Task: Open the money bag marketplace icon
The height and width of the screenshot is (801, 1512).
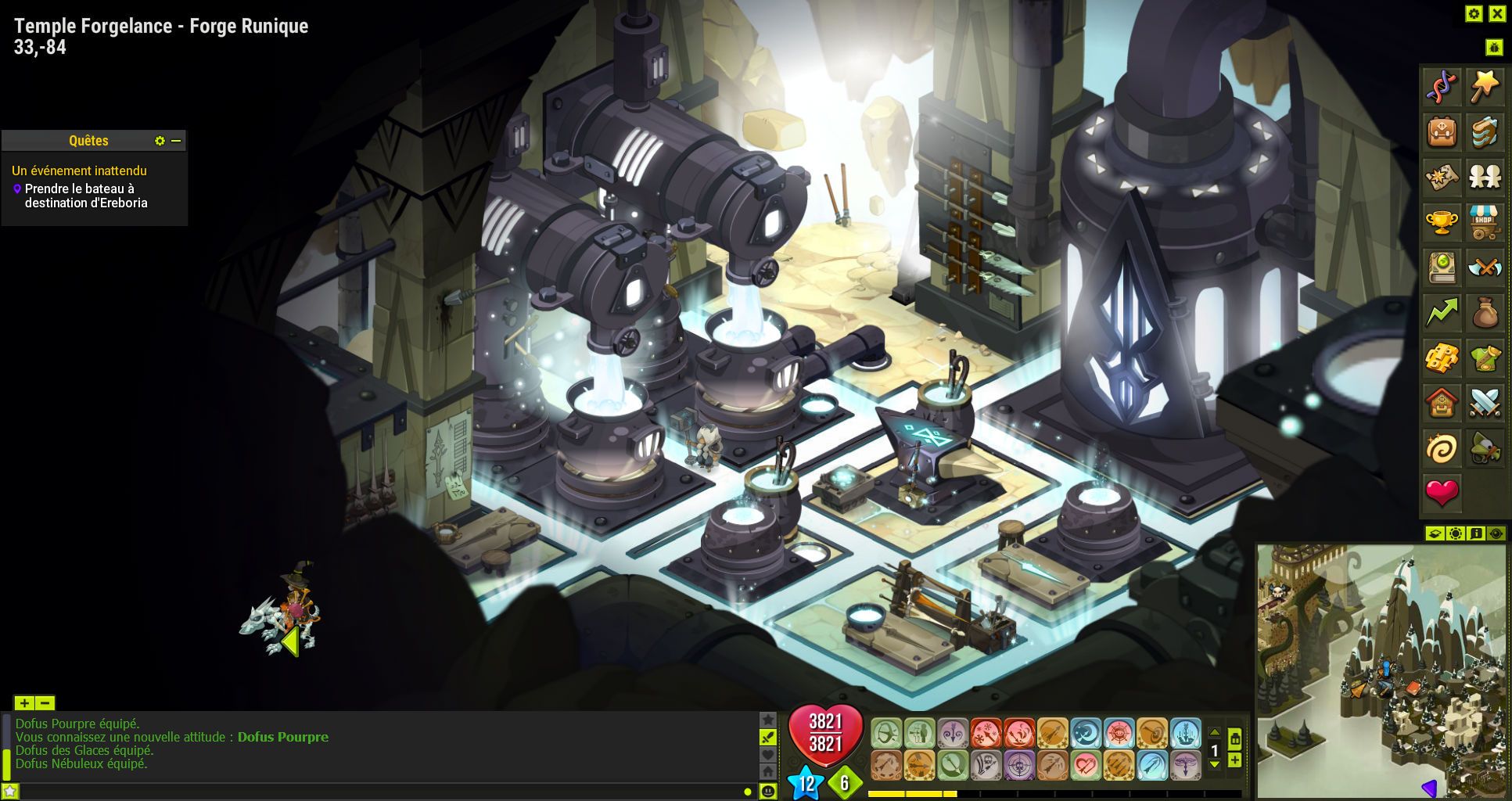Action: tap(1484, 313)
